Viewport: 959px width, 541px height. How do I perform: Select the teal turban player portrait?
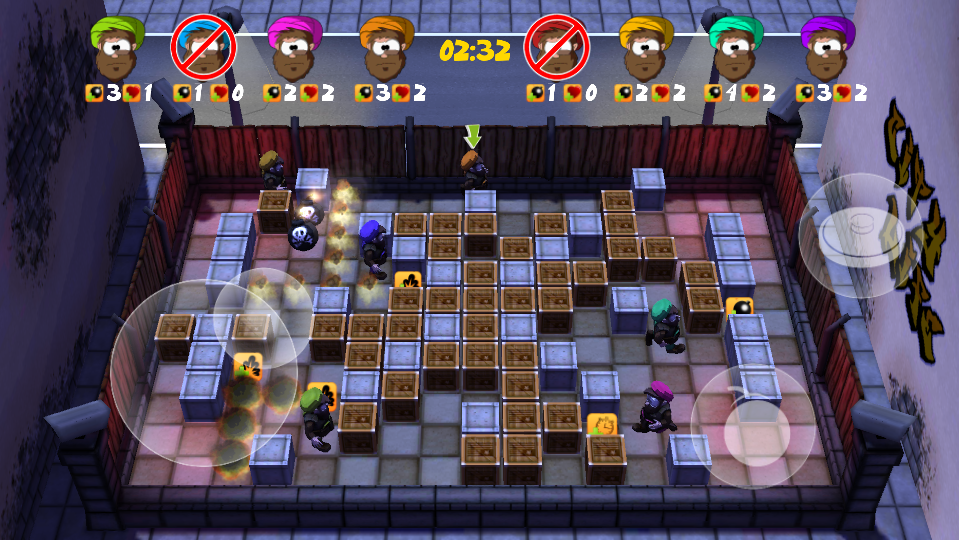pos(736,47)
